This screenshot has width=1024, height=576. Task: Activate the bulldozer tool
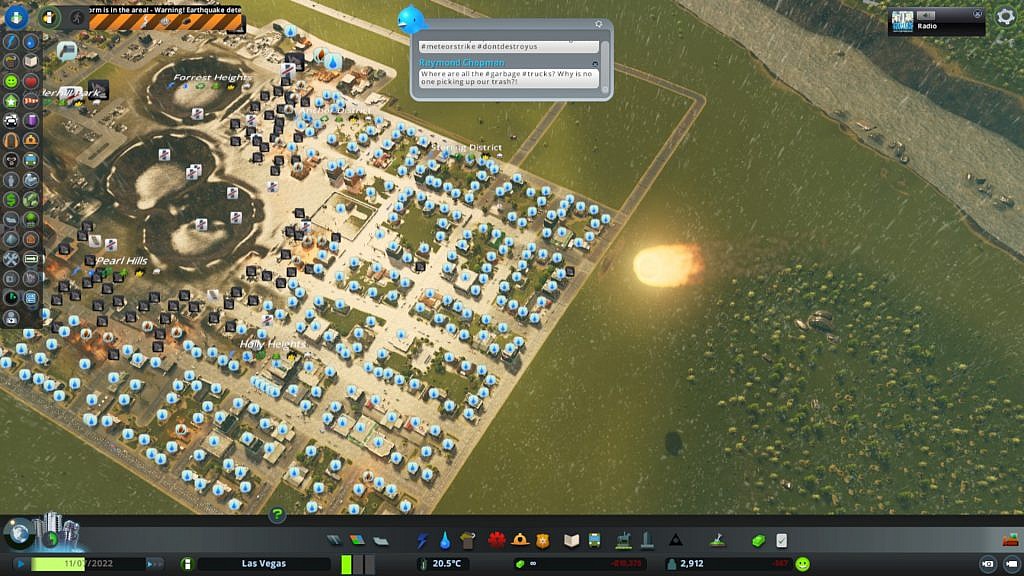[x=1010, y=540]
